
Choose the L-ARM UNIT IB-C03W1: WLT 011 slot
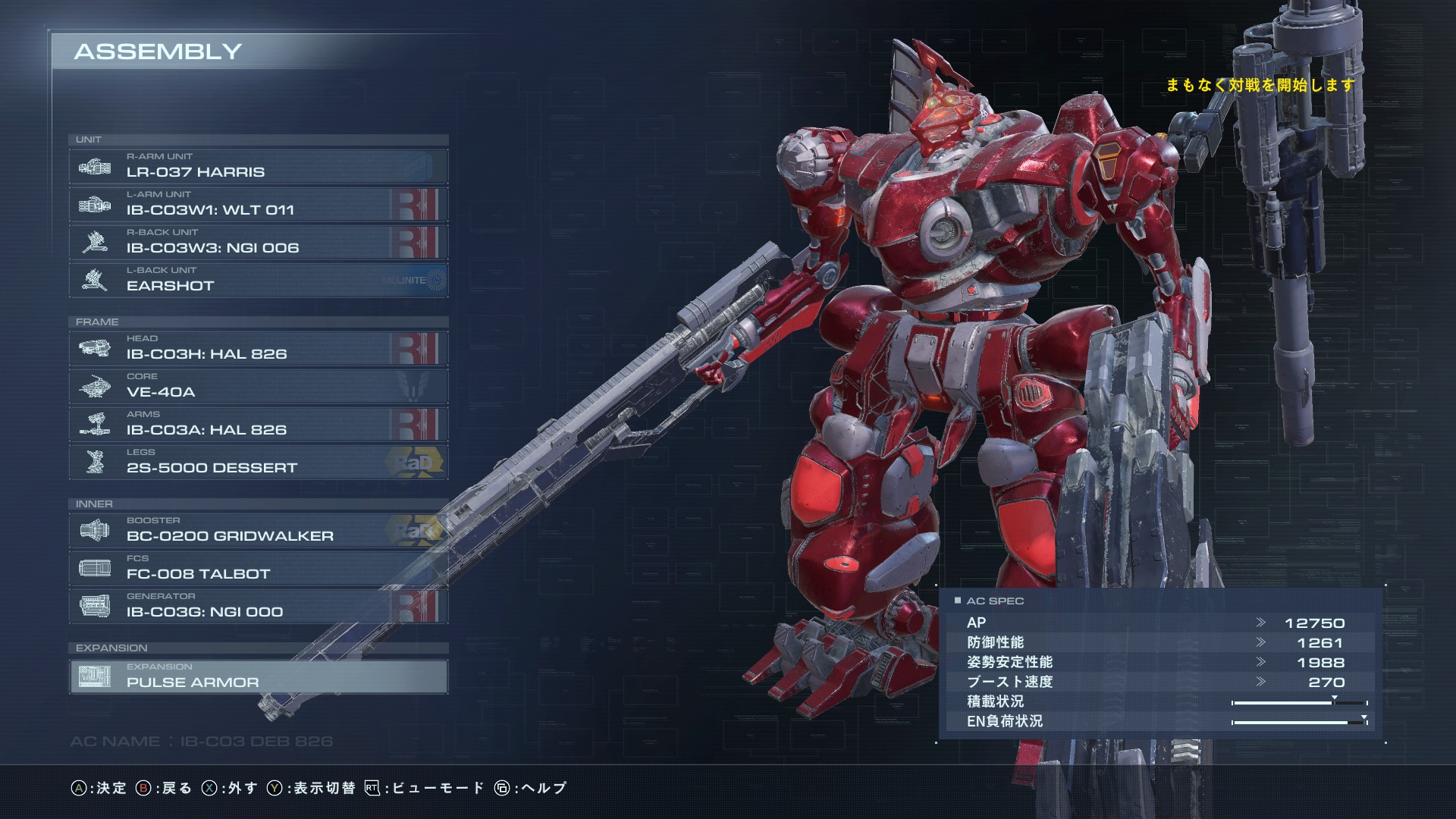point(258,204)
